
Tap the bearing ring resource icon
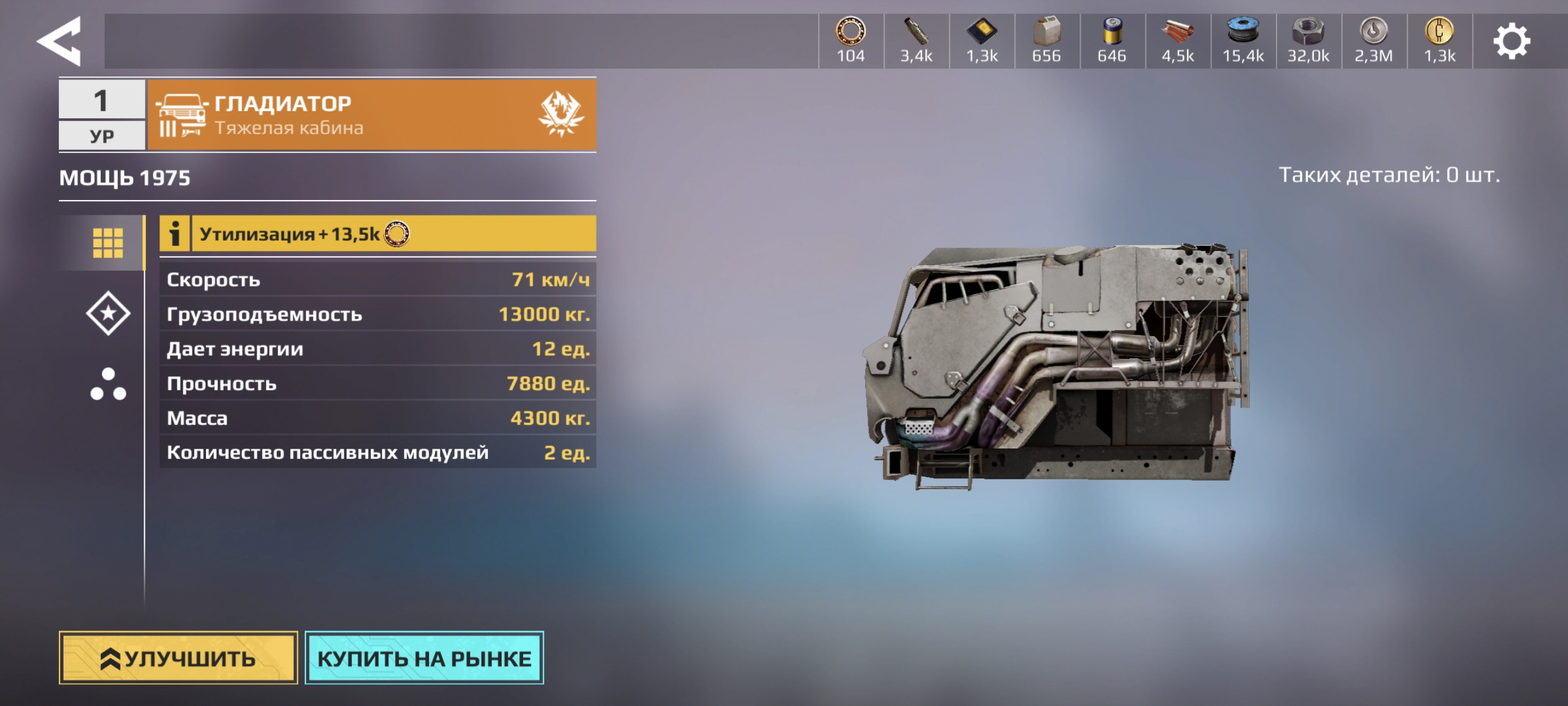pyautogui.click(x=851, y=32)
